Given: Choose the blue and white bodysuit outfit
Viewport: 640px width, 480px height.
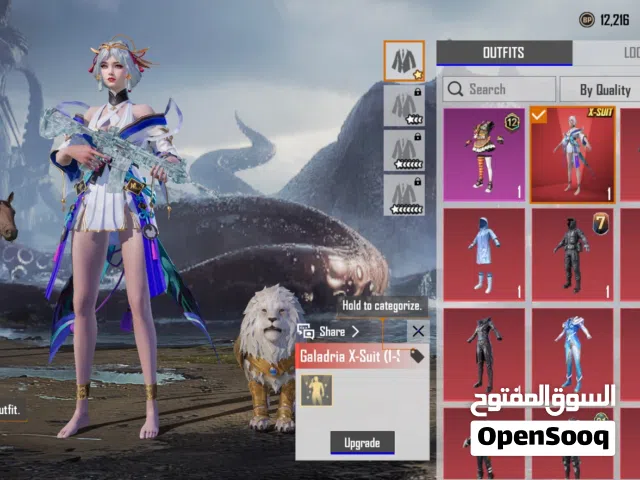Looking at the screenshot, I should click(x=572, y=354).
